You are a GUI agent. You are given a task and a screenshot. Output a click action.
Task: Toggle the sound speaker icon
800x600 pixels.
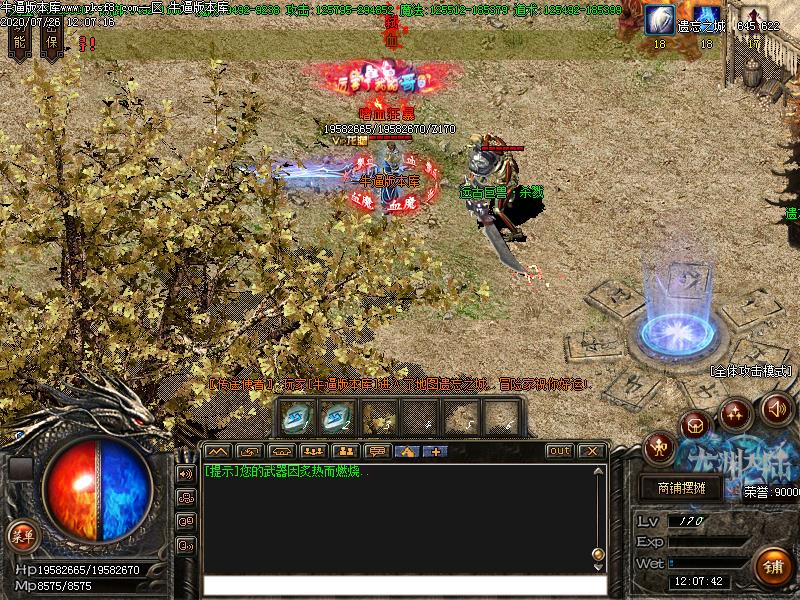776,408
